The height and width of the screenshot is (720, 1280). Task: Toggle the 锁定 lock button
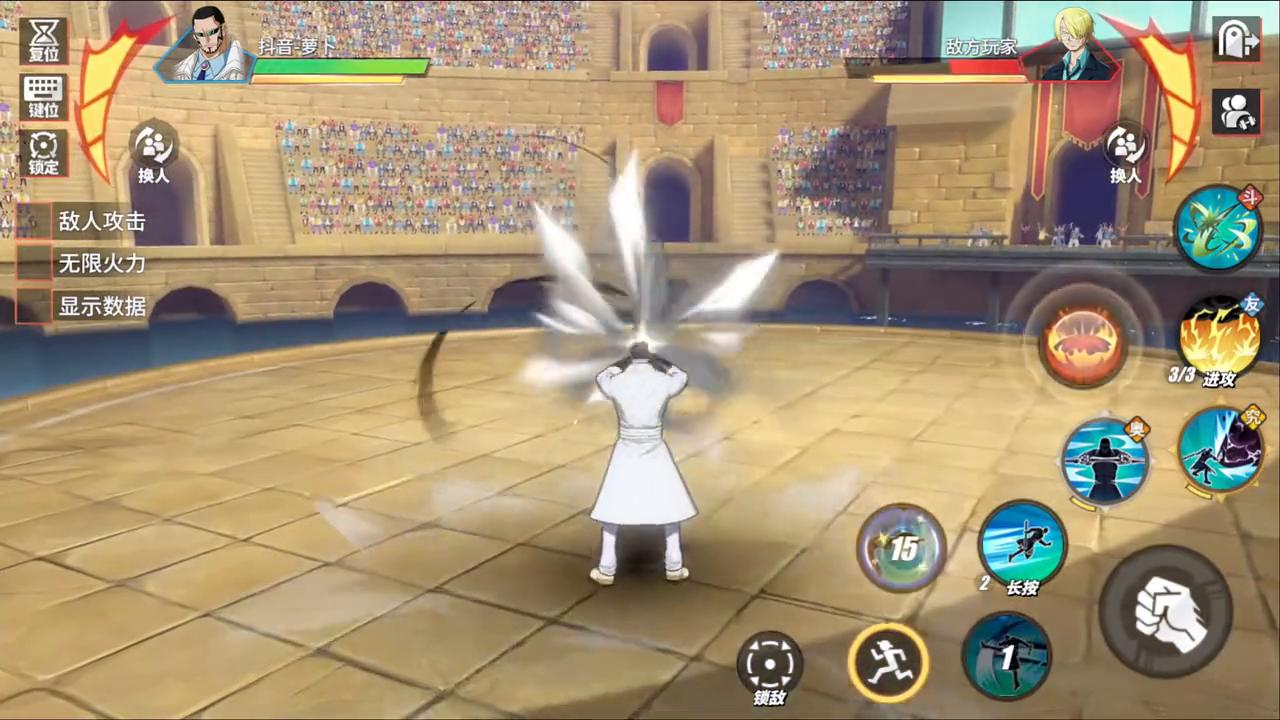click(43, 152)
